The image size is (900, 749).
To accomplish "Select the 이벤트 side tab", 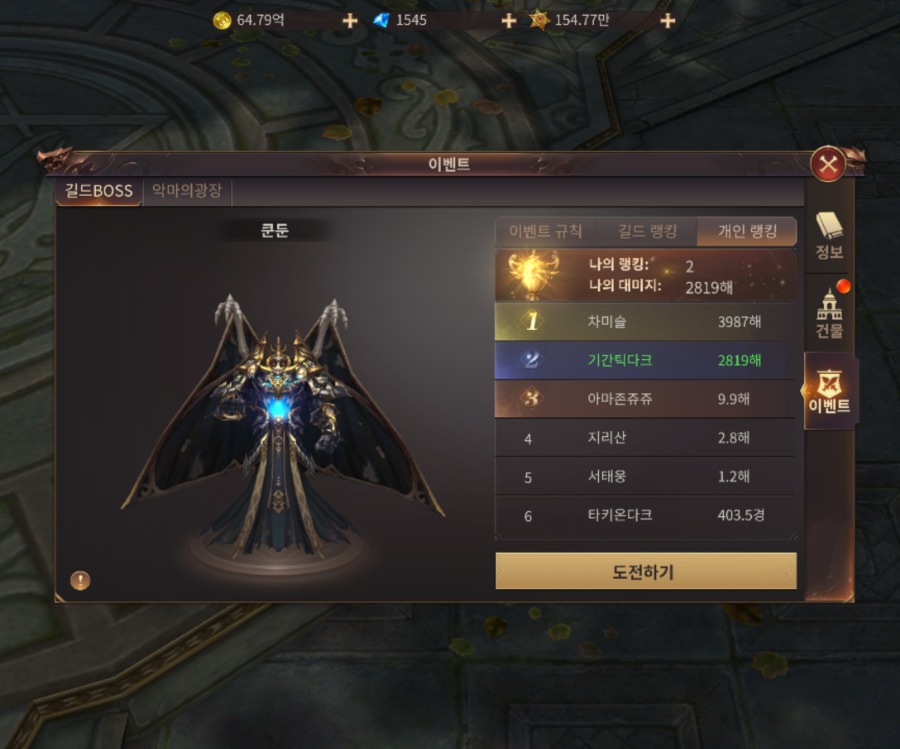I will (829, 392).
